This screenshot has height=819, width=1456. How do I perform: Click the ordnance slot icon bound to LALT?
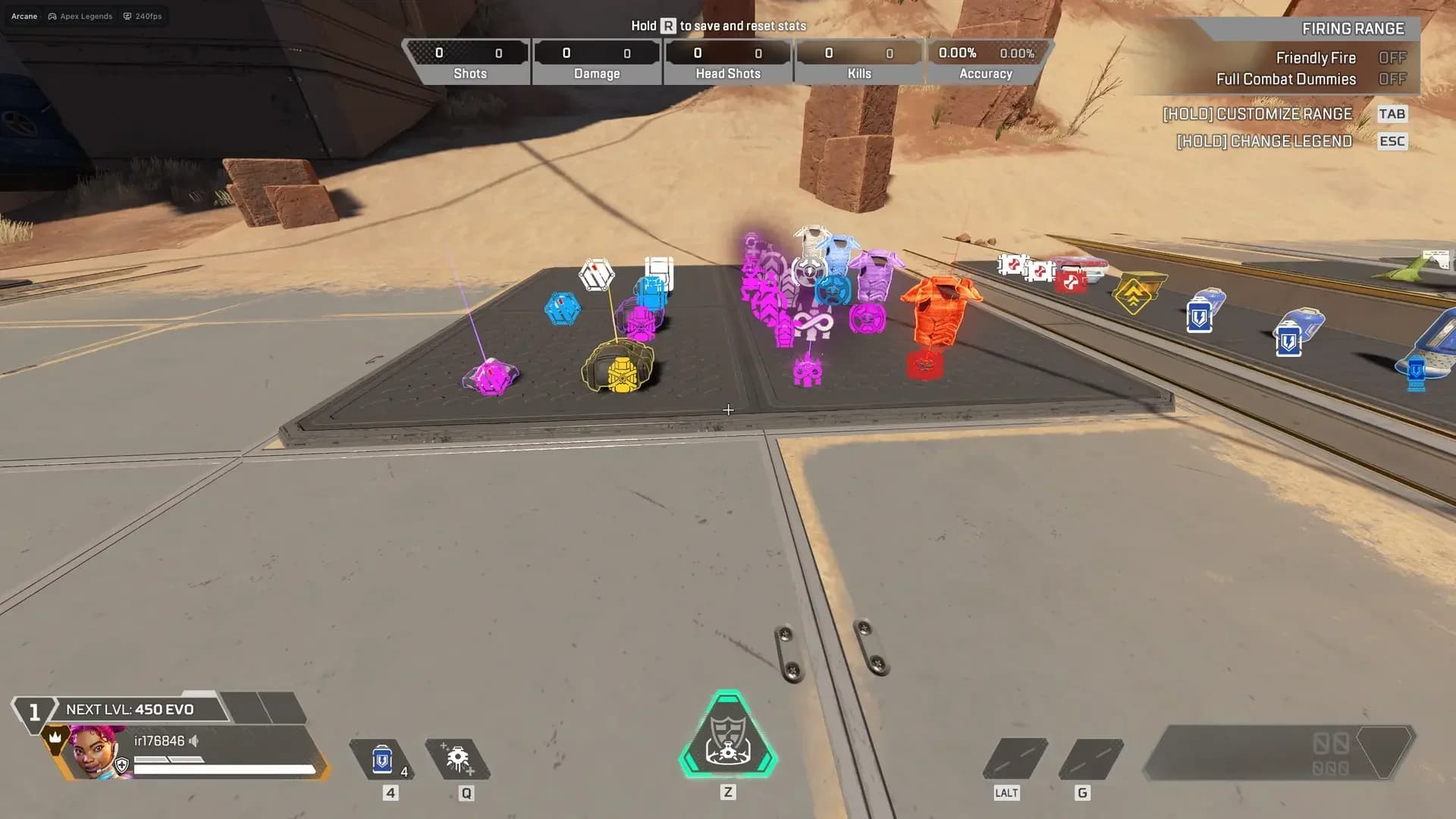pos(1016,758)
